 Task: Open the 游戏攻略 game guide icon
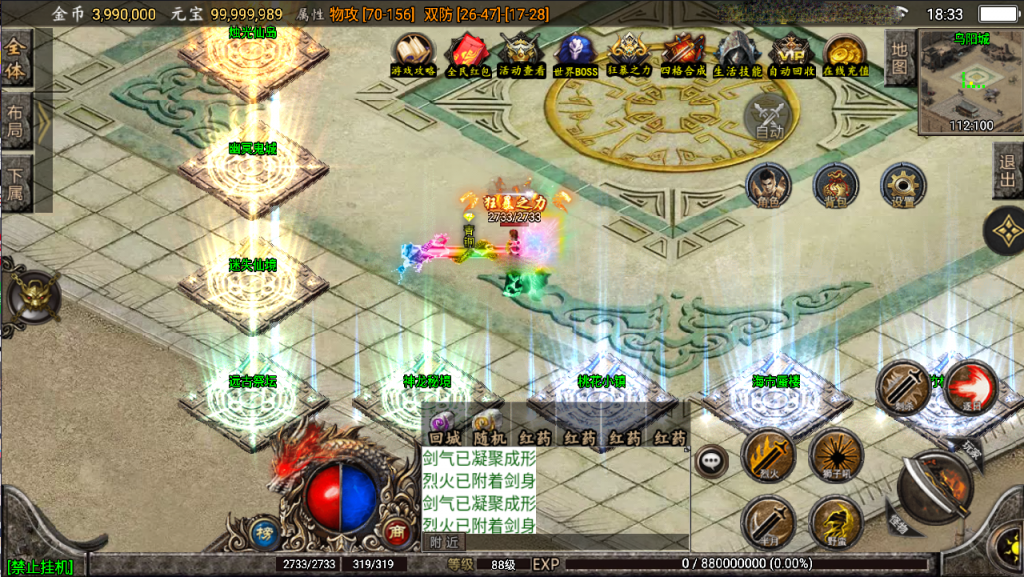coord(412,52)
